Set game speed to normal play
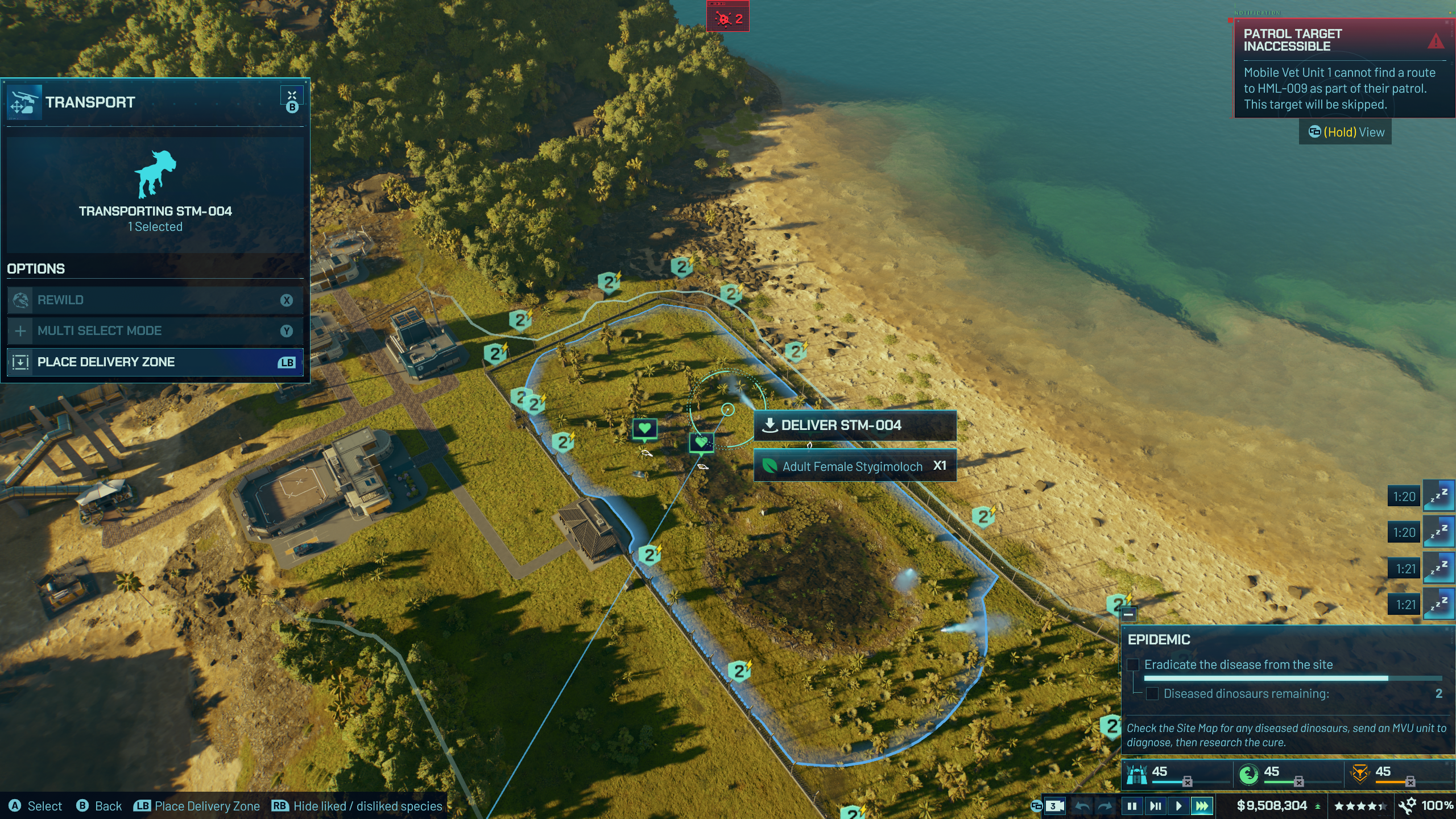The width and height of the screenshot is (1456, 819). (x=1178, y=806)
